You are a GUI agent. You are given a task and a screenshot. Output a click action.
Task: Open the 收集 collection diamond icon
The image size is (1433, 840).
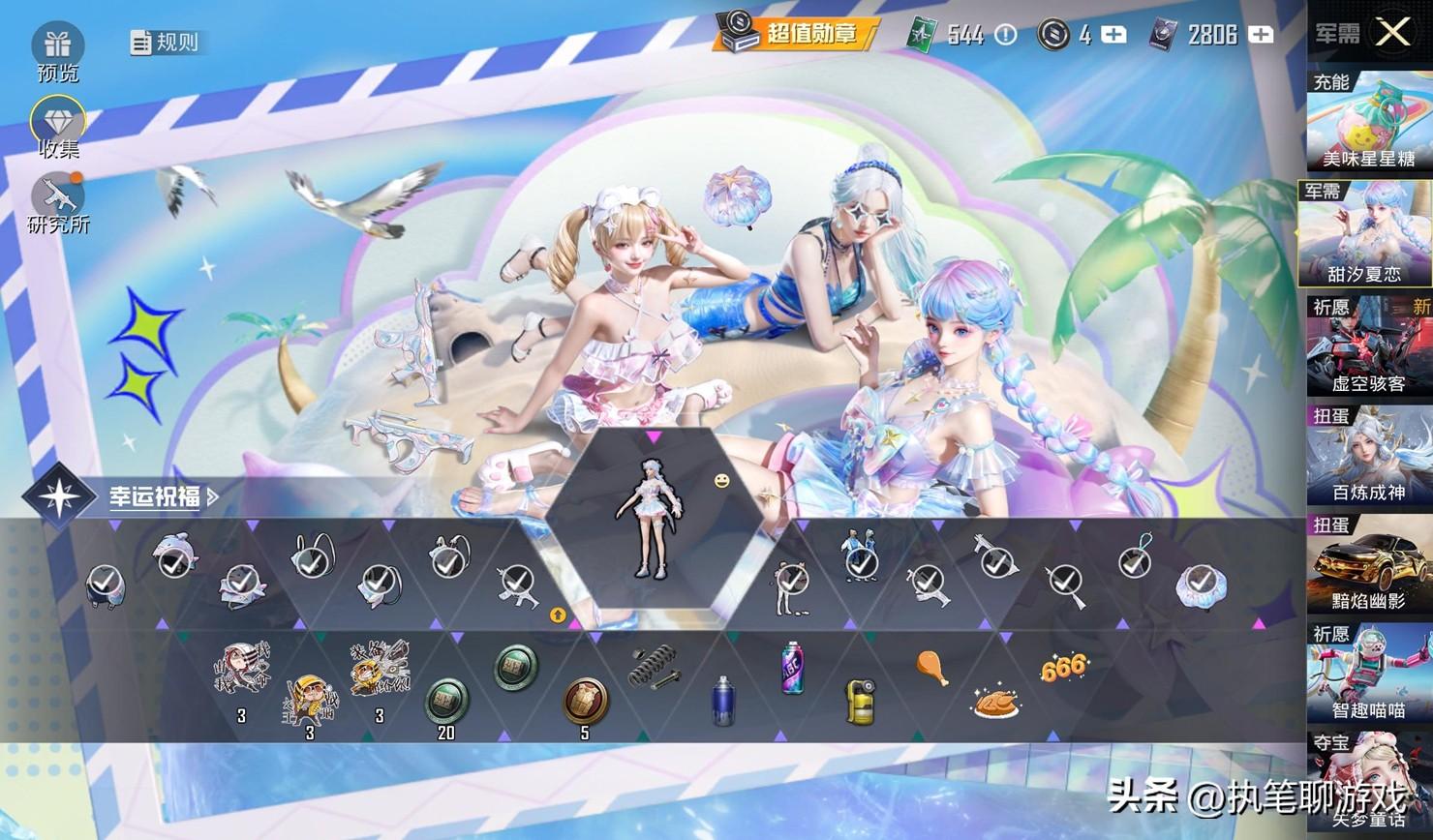click(58, 124)
